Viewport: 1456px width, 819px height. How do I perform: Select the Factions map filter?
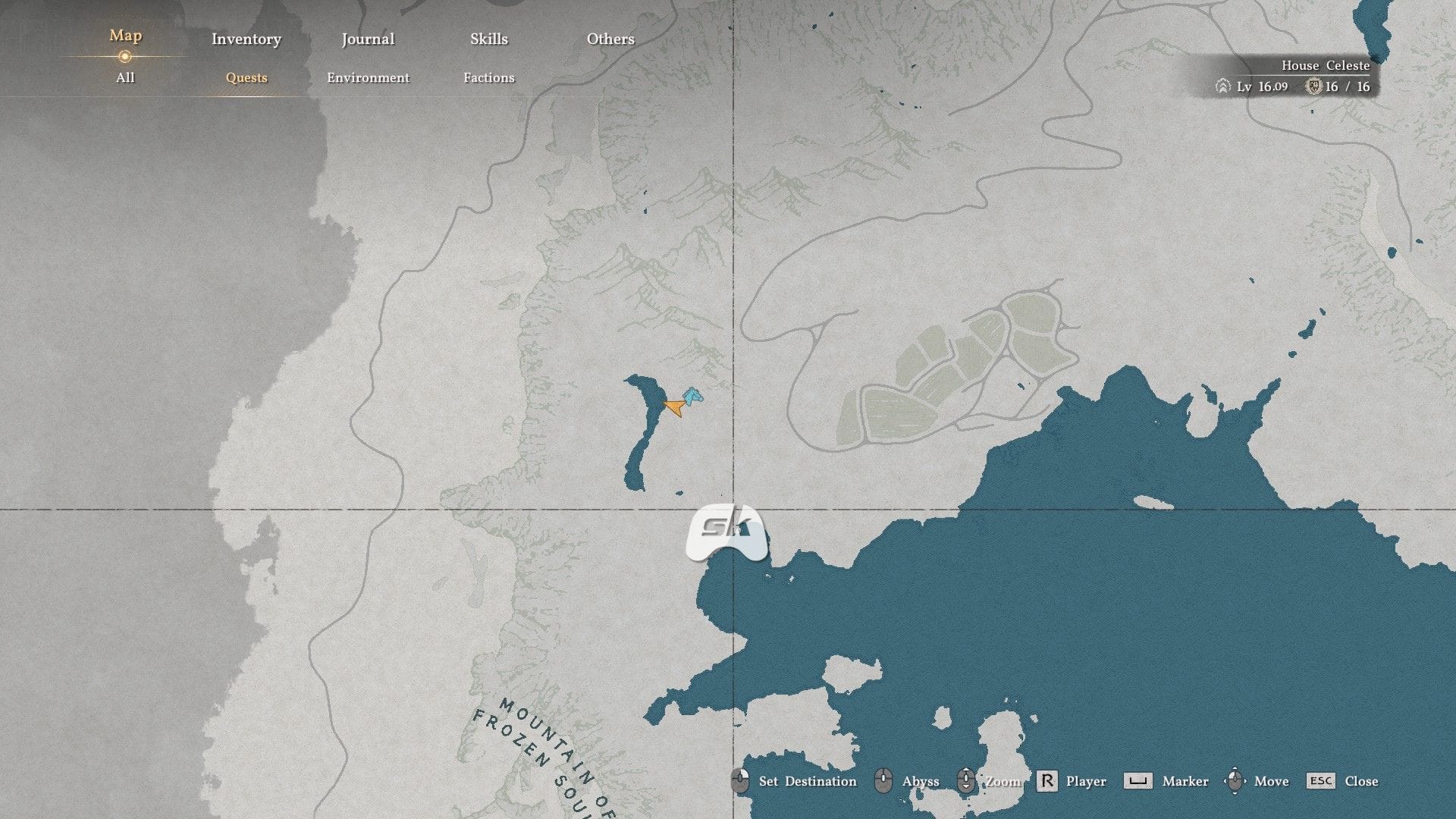coord(489,77)
